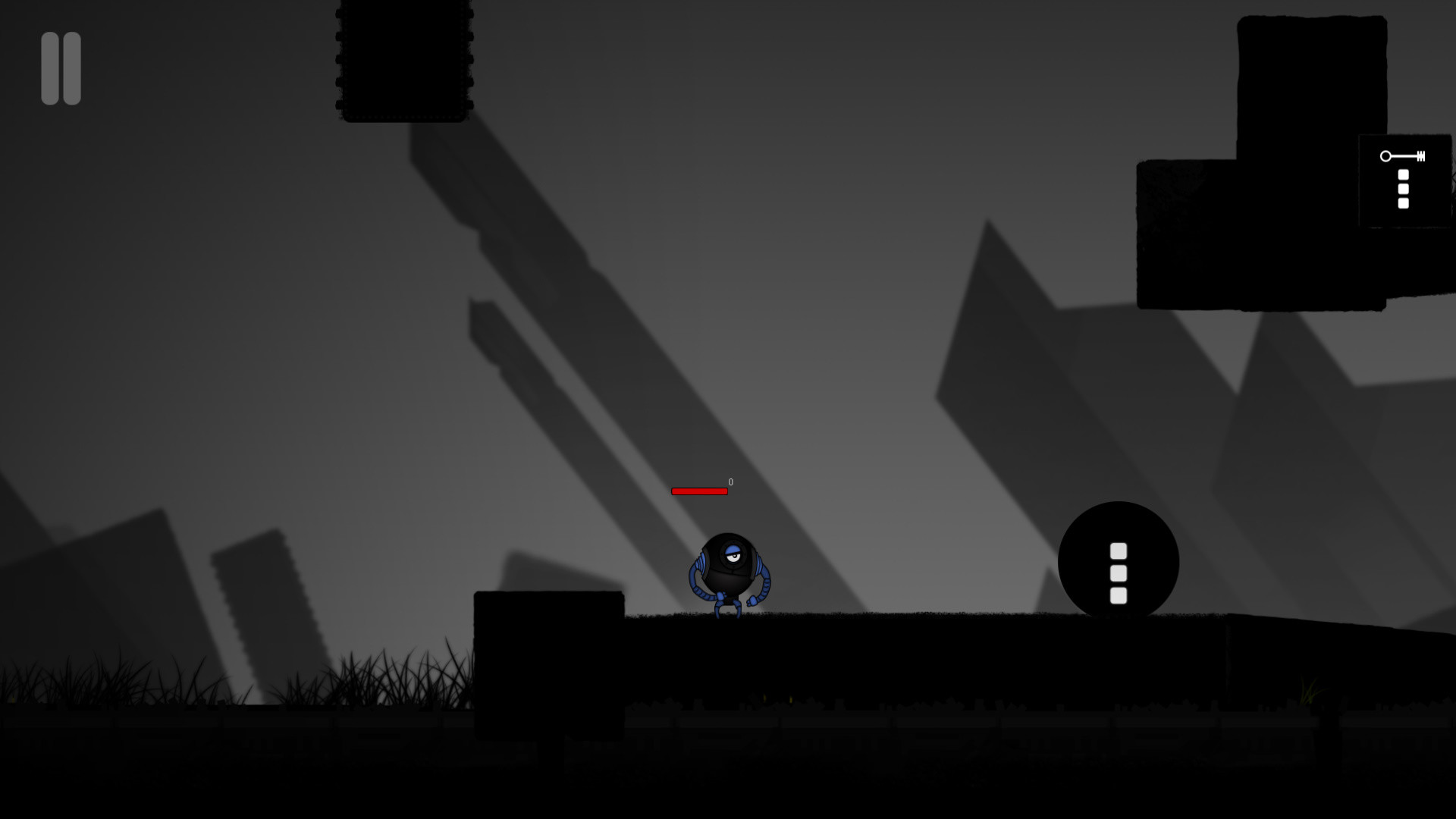The image size is (1456, 819).
Task: Select the key icon in the inventory panel
Action: [x=1404, y=156]
